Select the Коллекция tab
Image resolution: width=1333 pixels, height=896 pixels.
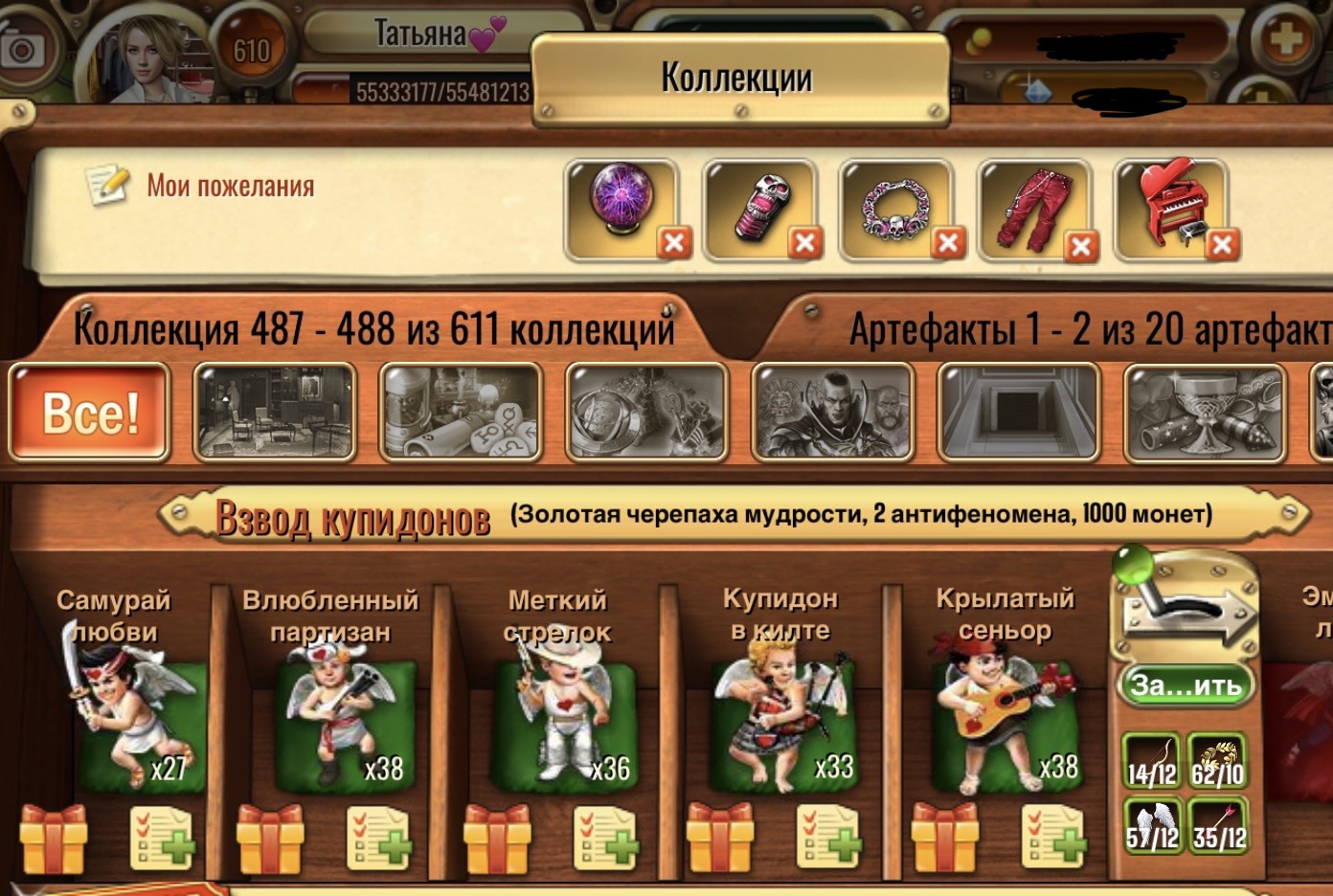[x=373, y=329]
